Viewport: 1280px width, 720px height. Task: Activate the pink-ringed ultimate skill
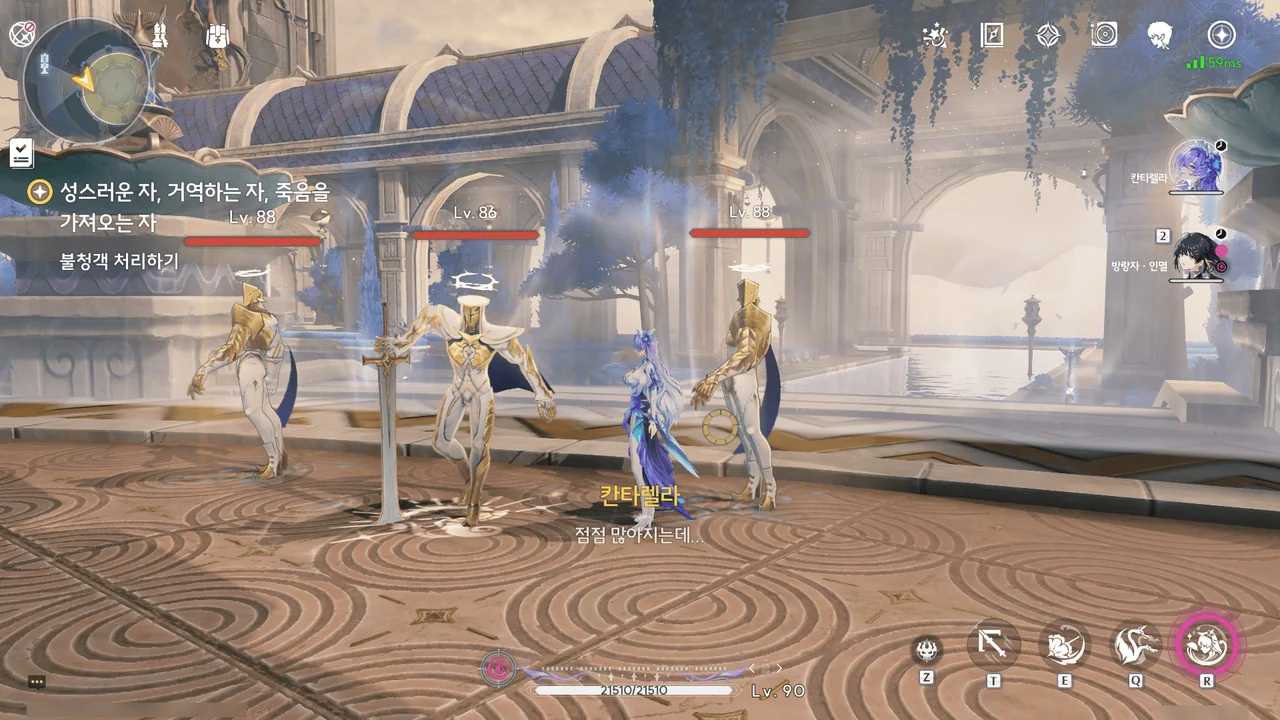point(1207,646)
